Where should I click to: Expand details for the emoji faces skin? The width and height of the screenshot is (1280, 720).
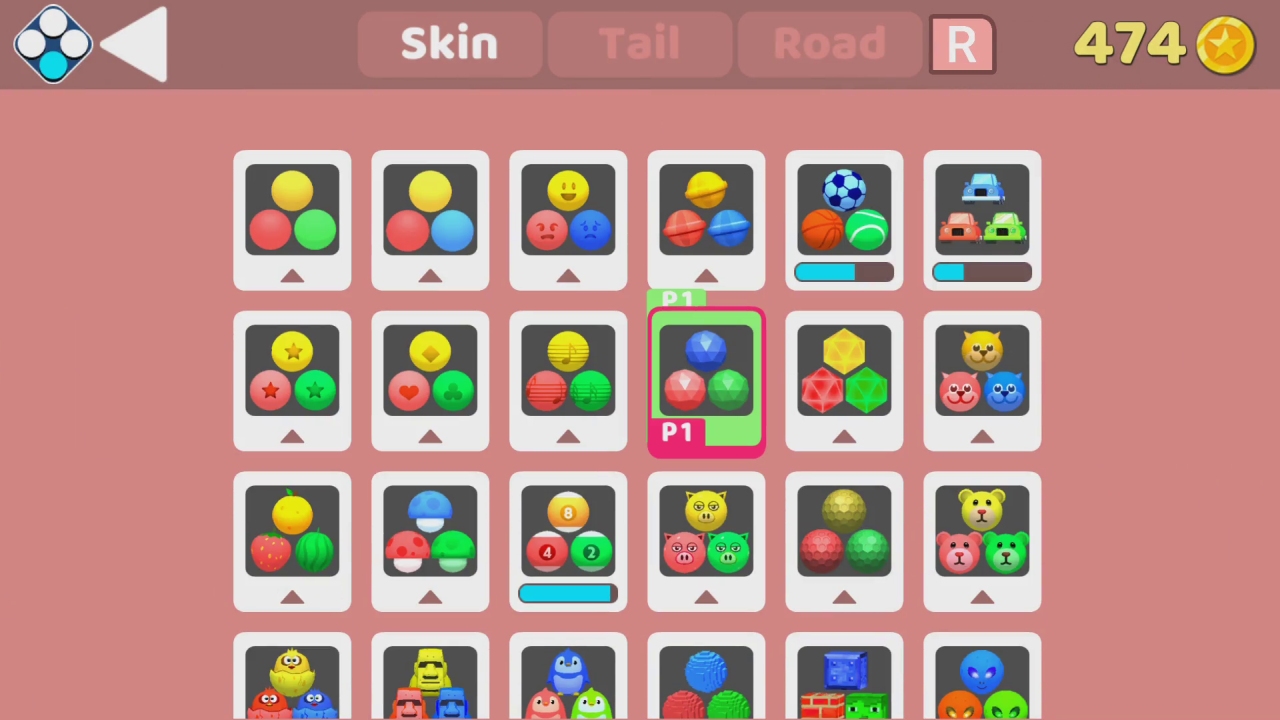(x=568, y=275)
